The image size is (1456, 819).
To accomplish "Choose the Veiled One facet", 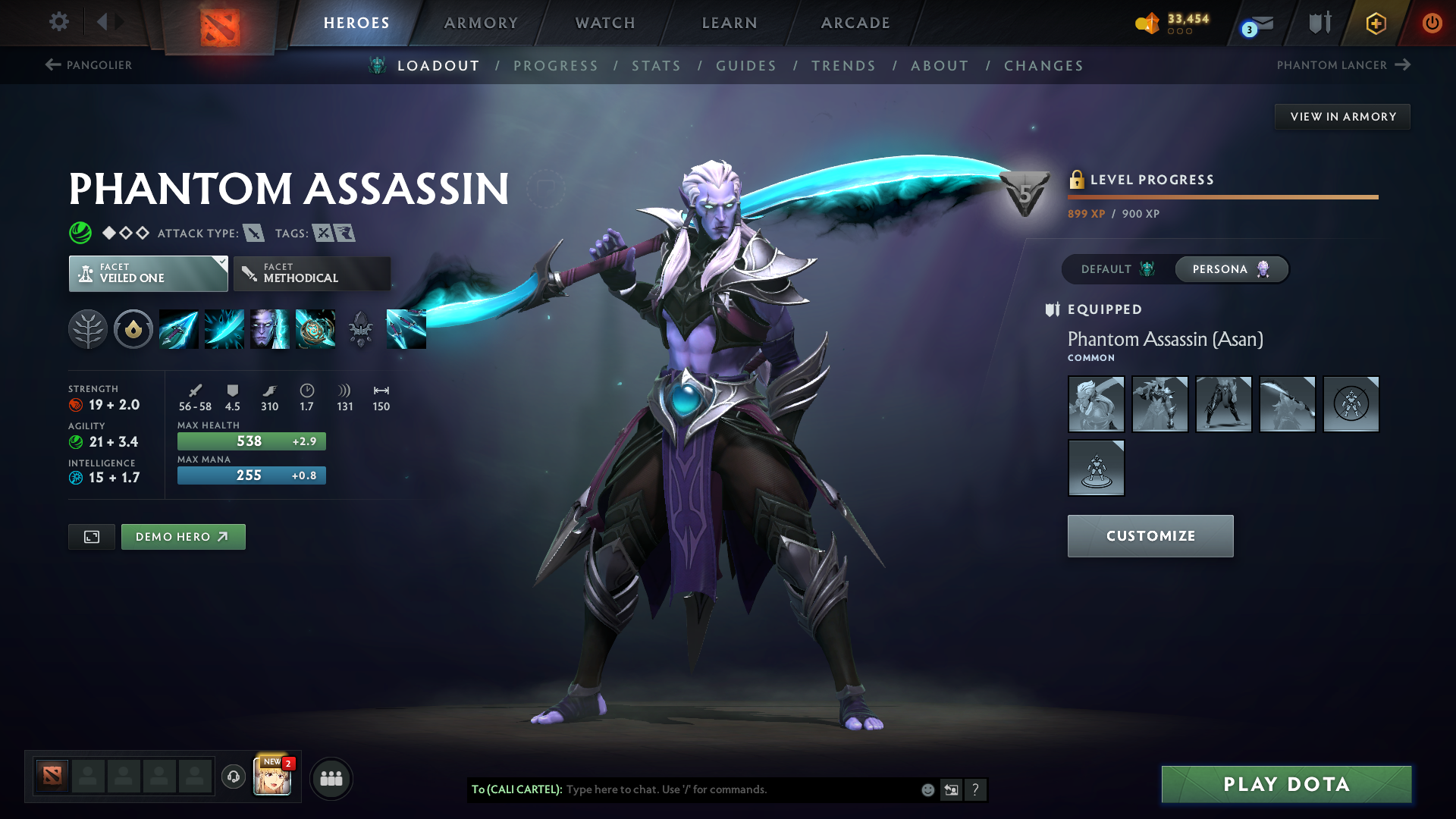I will pyautogui.click(x=148, y=274).
